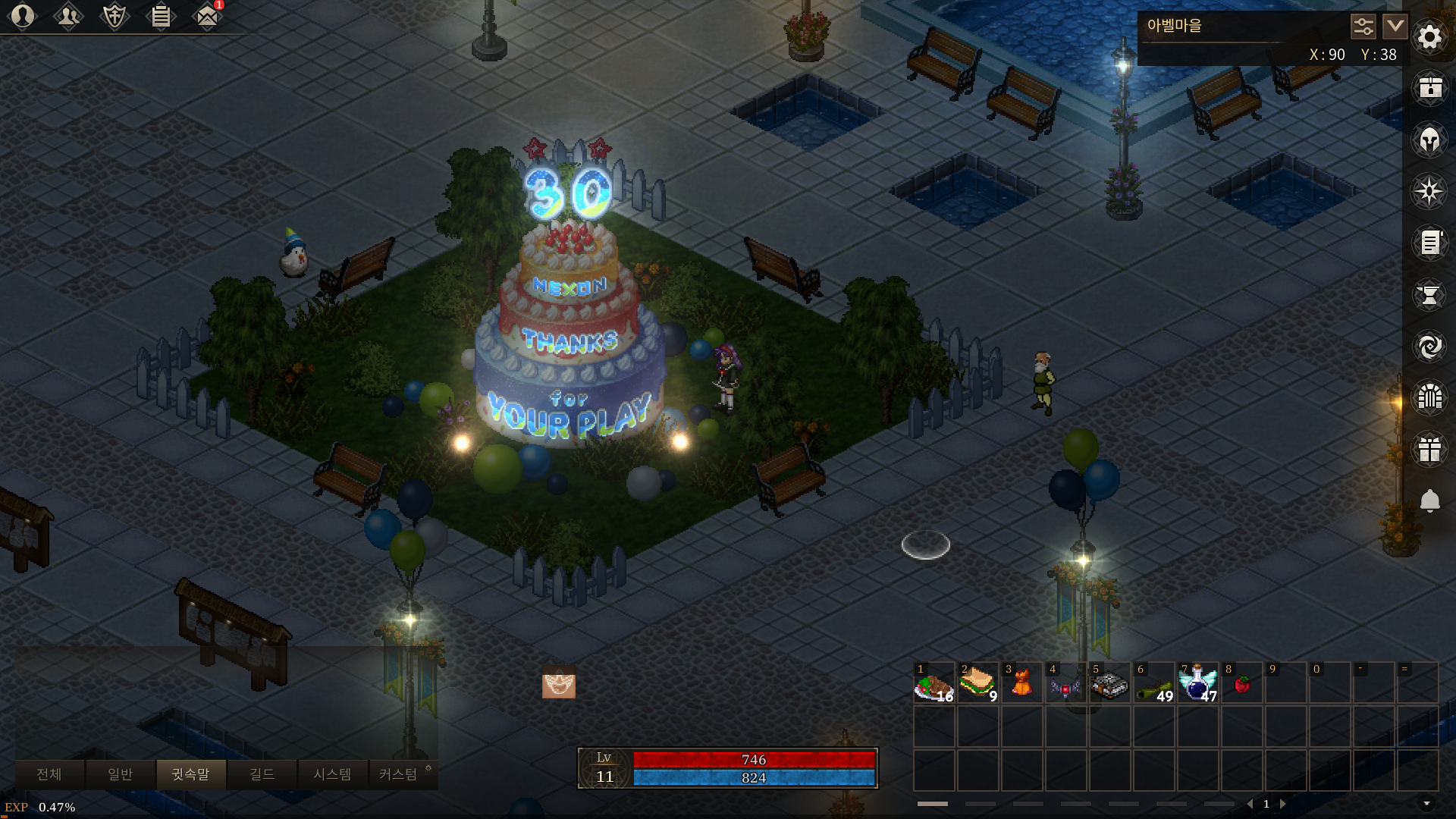1456x819 pixels.
Task: Open the guild shield icon
Action: pos(115,16)
